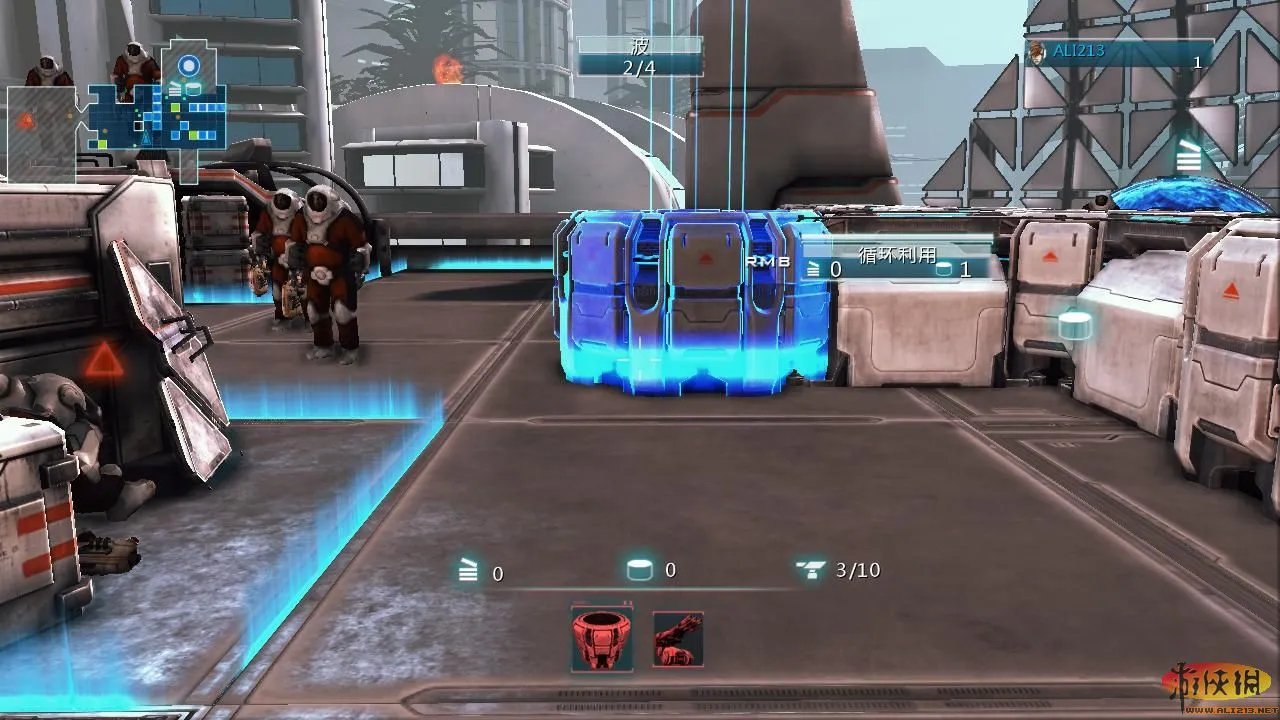Select the ALI213 player entry
Viewport: 1280px width, 720px height.
coord(1119,53)
